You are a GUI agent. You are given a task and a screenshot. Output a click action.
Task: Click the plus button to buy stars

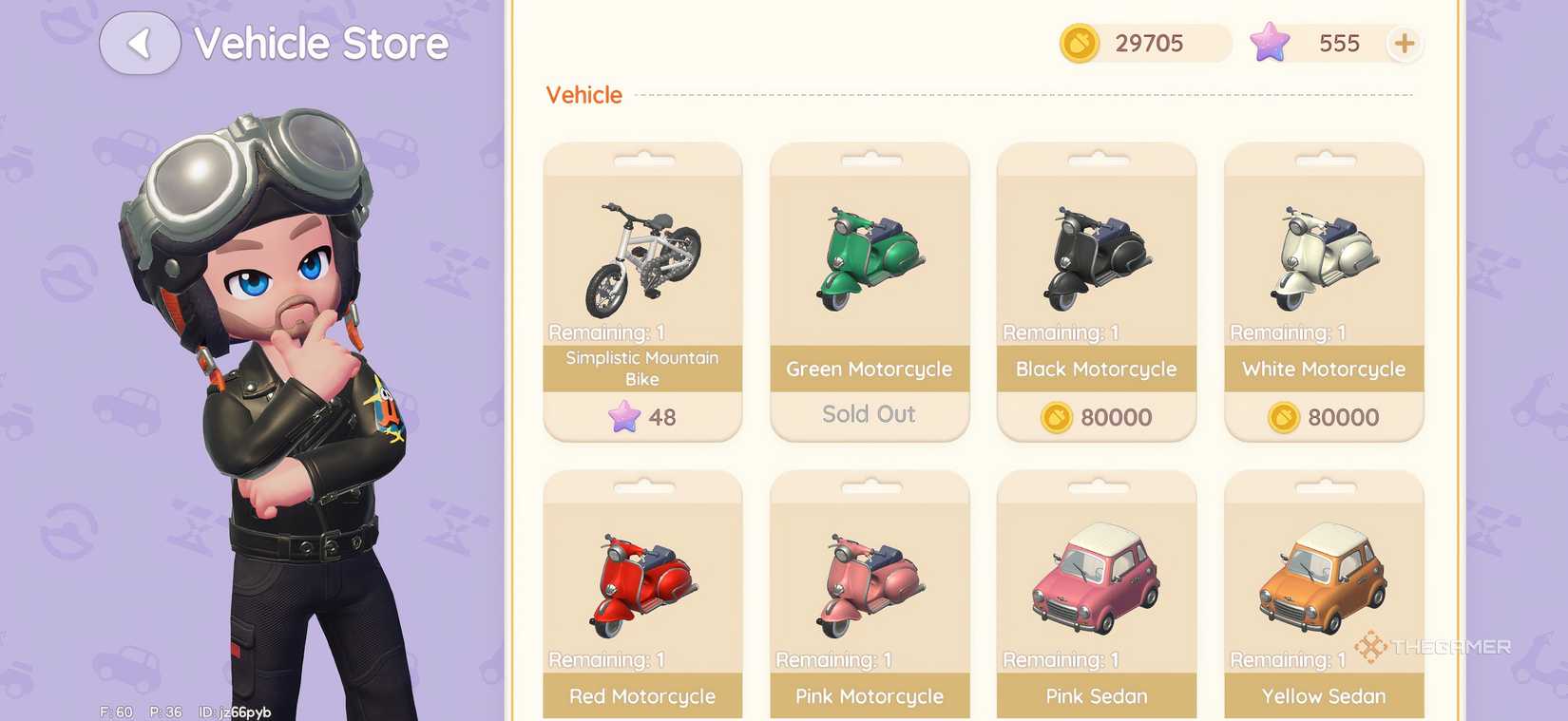[1405, 43]
